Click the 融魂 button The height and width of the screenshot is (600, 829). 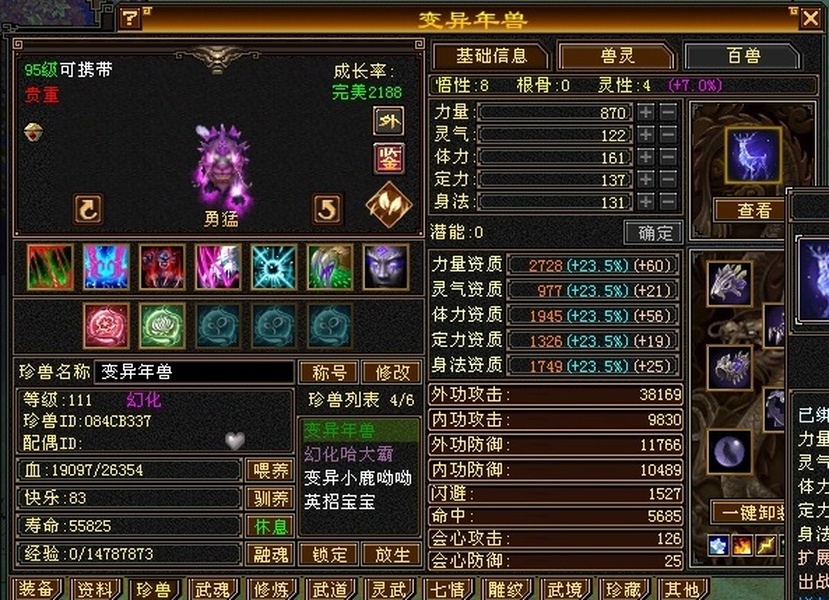(270, 554)
